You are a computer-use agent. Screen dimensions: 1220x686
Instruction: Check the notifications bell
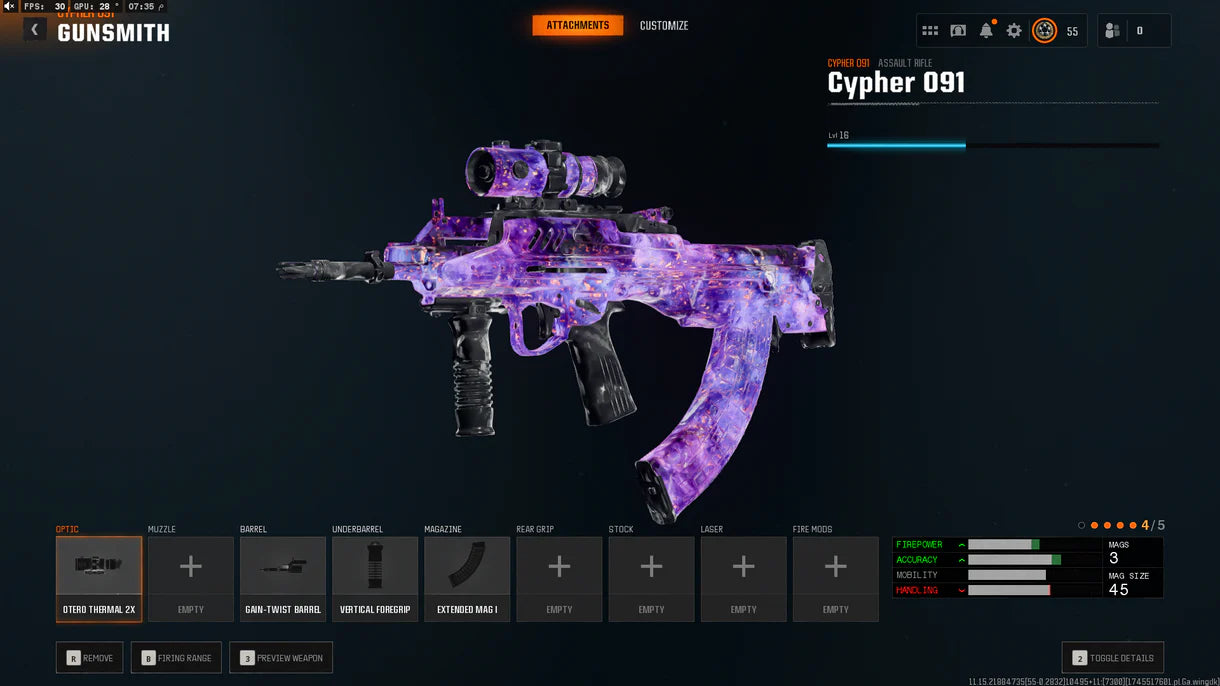tap(986, 31)
